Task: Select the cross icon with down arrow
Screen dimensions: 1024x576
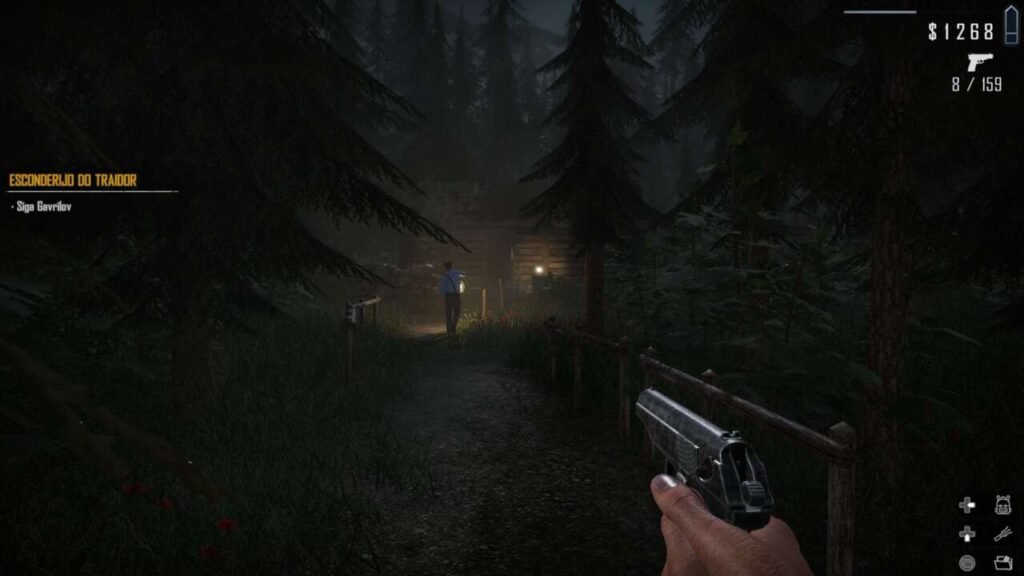Action: [967, 534]
